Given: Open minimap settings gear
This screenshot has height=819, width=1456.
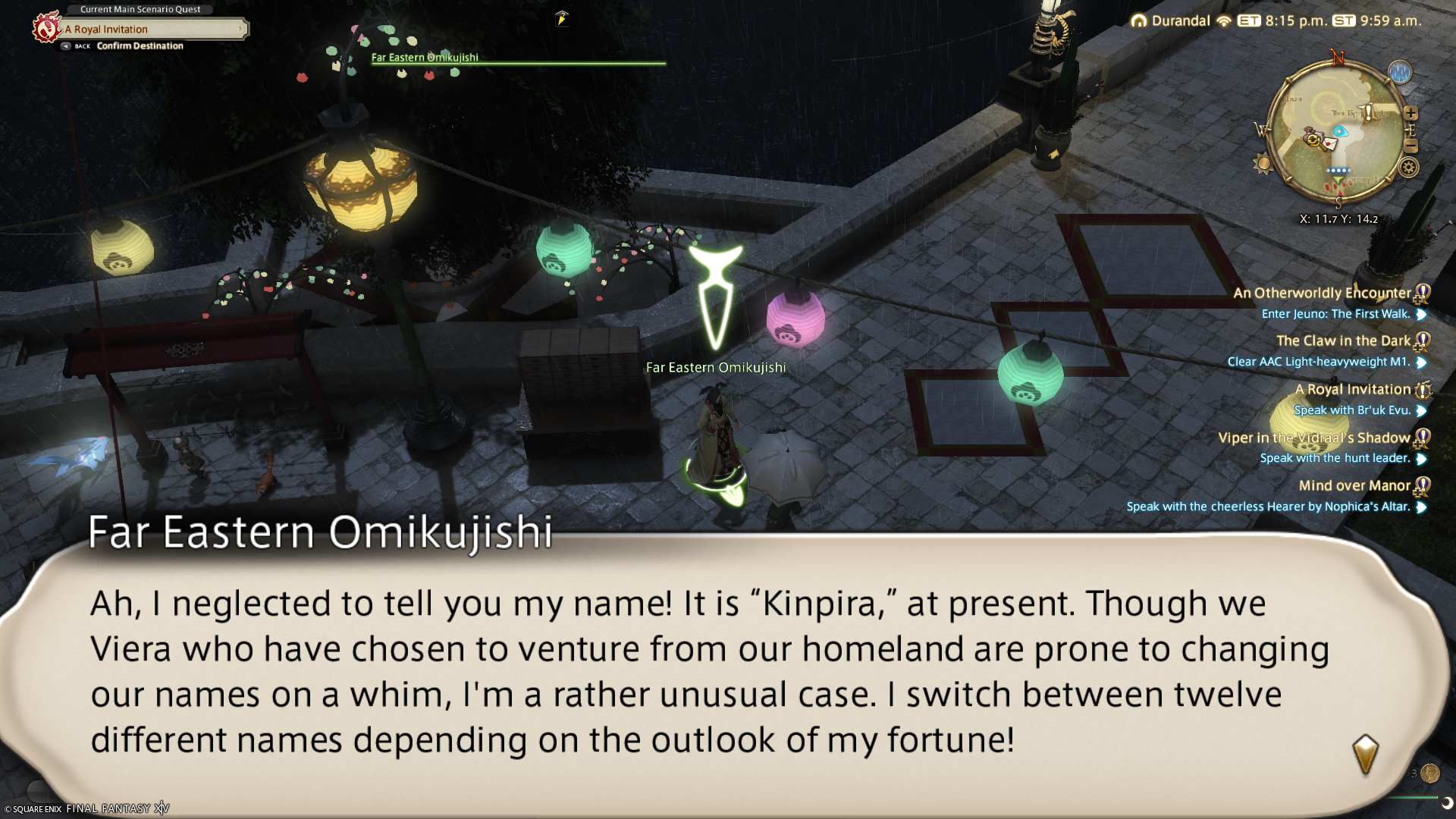Looking at the screenshot, I should (x=1408, y=168).
